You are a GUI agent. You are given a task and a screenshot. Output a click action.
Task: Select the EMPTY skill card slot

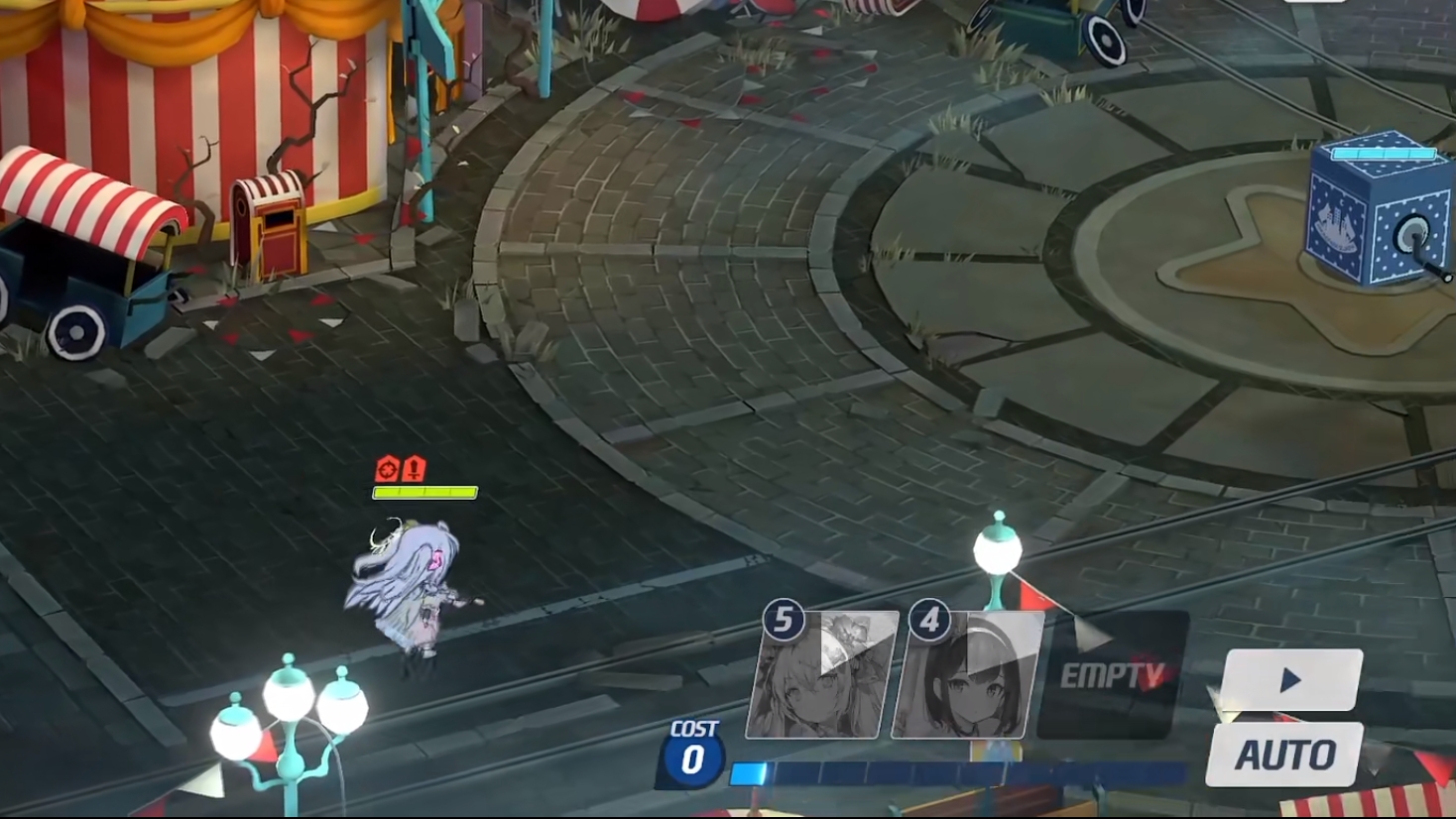point(1112,675)
